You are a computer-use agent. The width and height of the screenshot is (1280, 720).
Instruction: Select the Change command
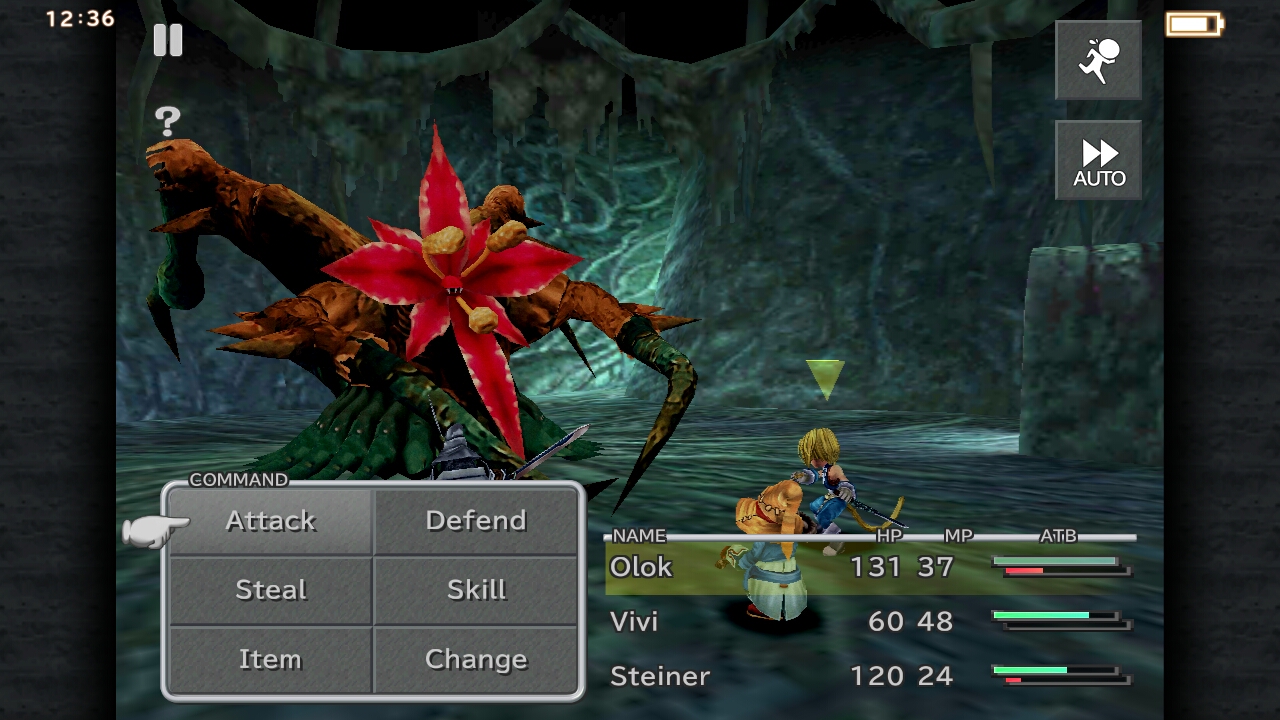[x=477, y=659]
